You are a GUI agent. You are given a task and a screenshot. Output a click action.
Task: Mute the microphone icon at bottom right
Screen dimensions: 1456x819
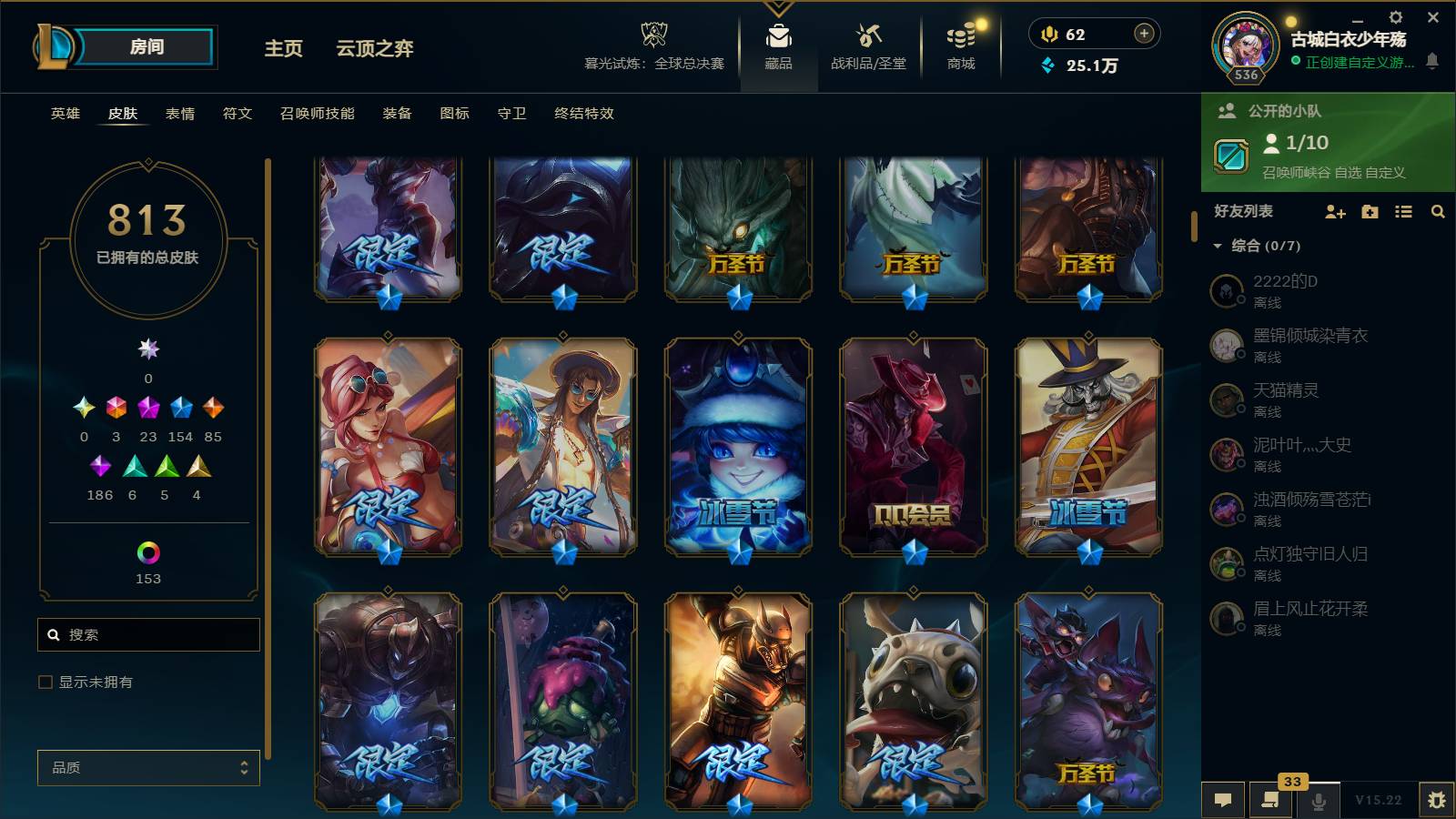[x=1317, y=799]
